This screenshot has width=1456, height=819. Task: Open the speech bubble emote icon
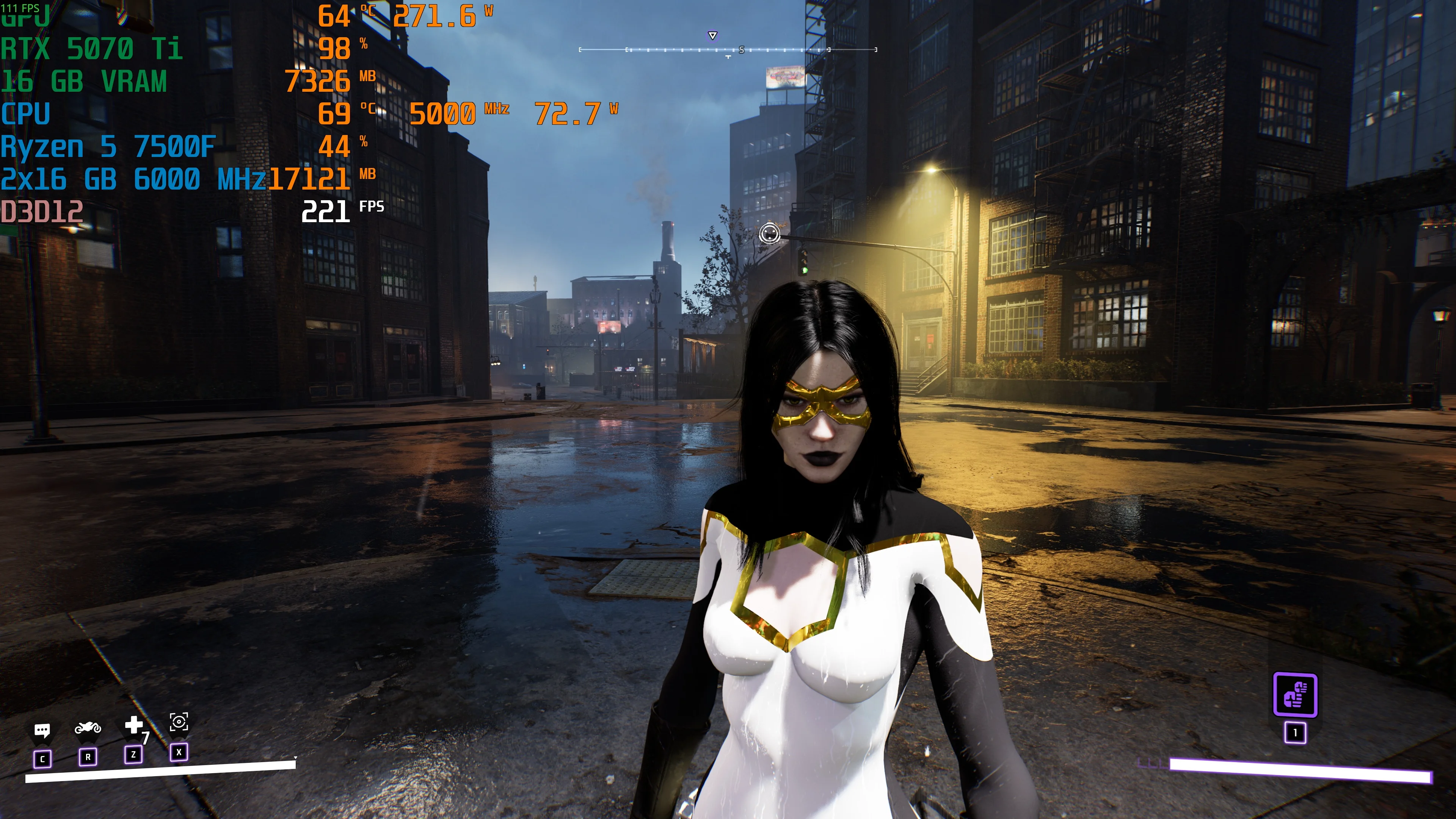tap(42, 731)
